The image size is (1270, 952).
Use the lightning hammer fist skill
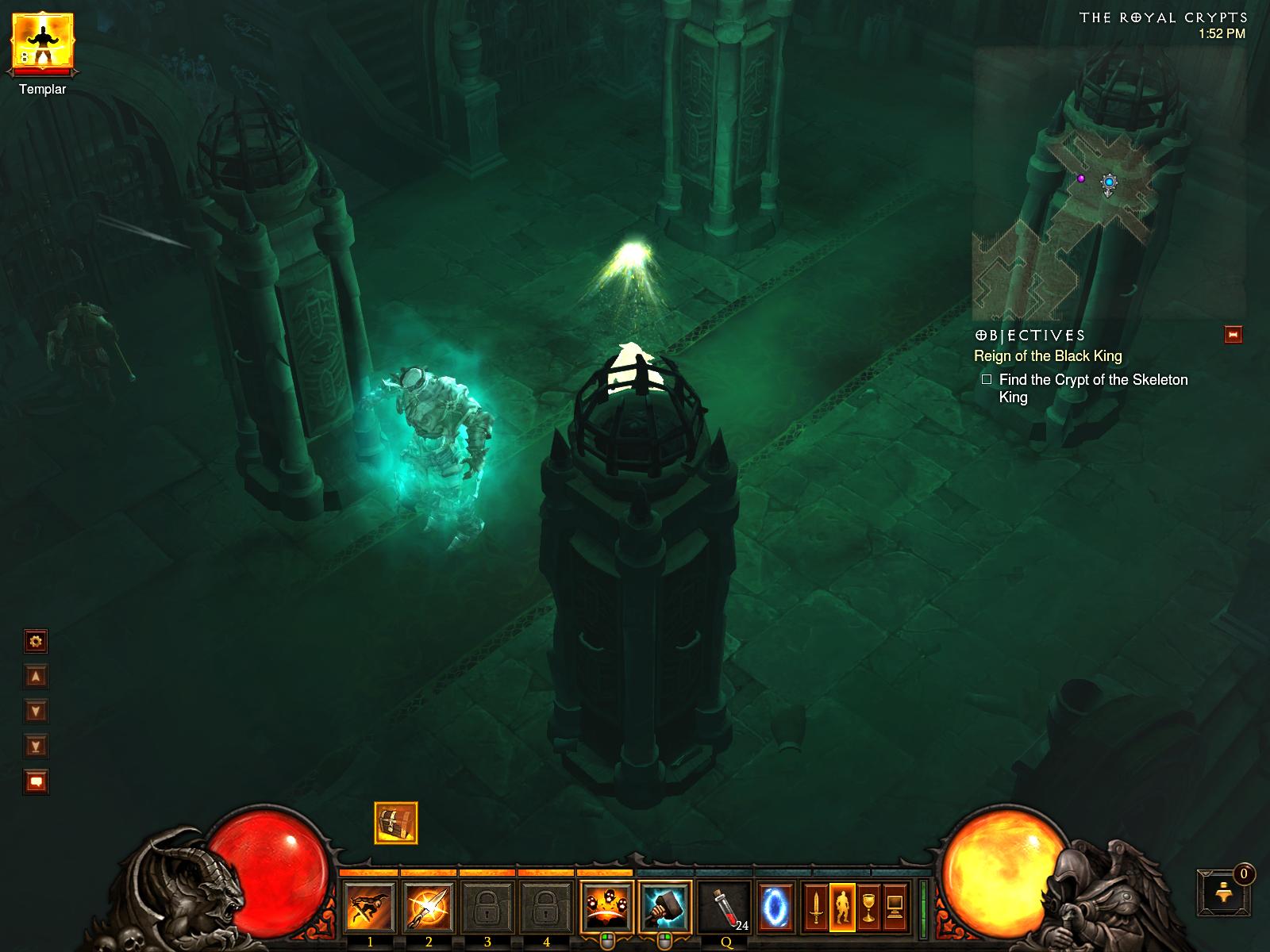coord(665,908)
